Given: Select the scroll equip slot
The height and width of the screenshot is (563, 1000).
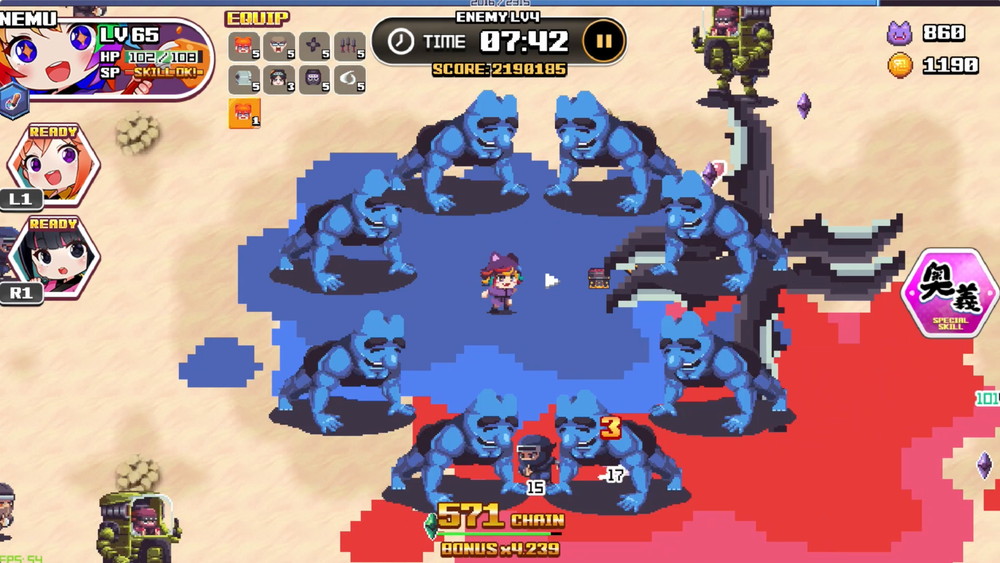Looking at the screenshot, I should pos(244,80).
